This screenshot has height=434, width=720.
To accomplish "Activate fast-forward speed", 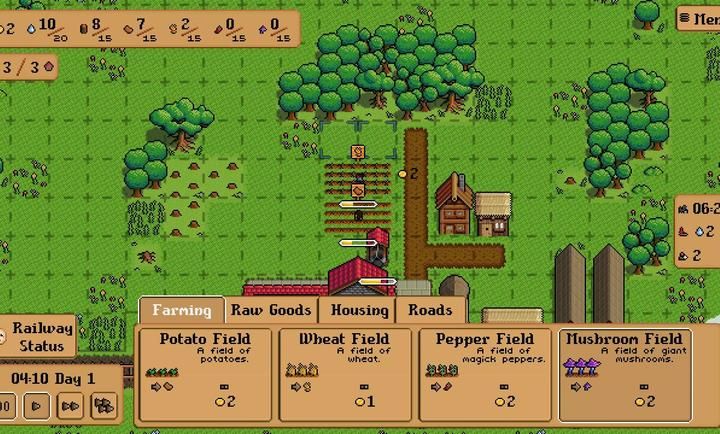I will (x=70, y=406).
